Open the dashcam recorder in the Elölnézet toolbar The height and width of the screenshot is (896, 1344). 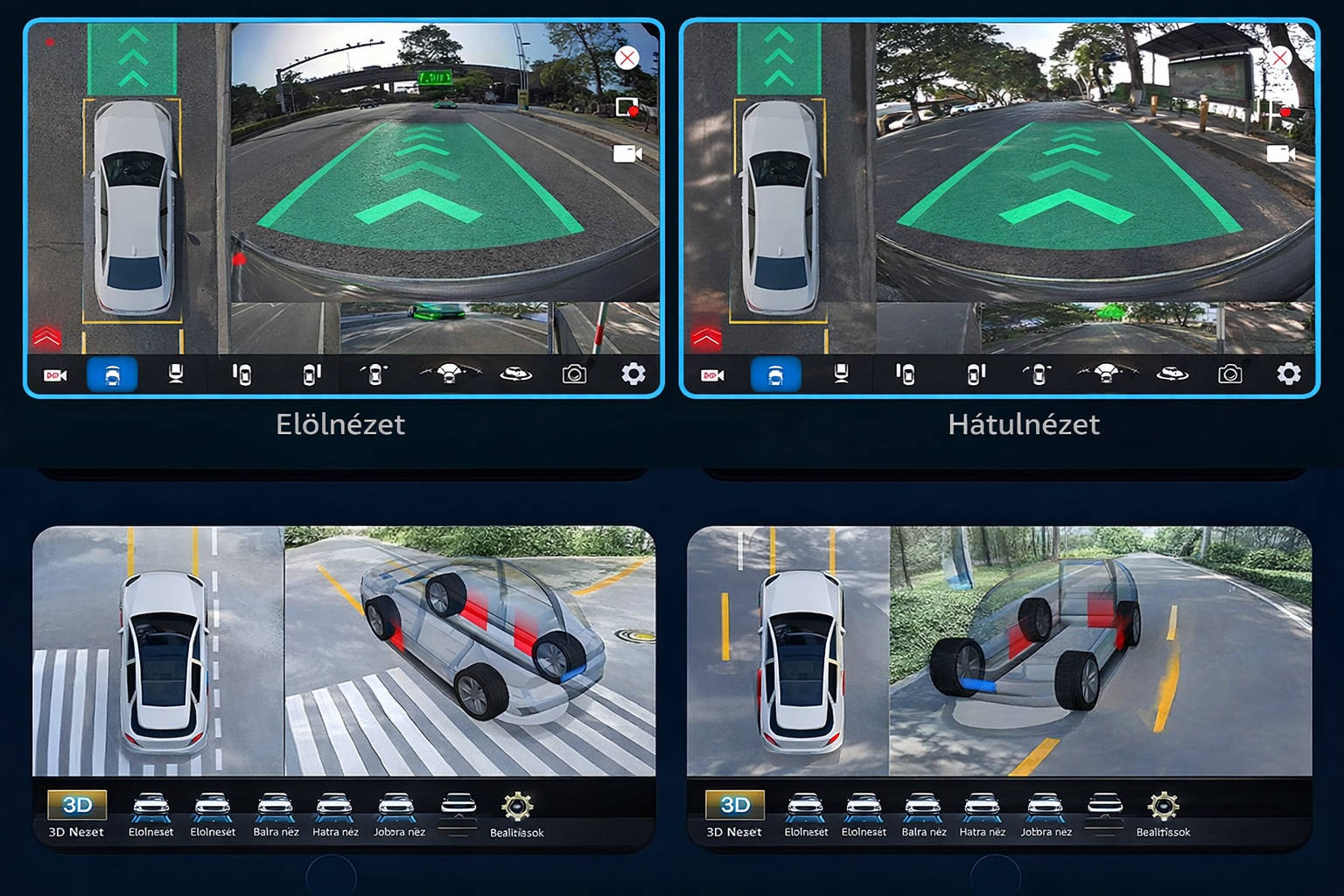[x=55, y=375]
